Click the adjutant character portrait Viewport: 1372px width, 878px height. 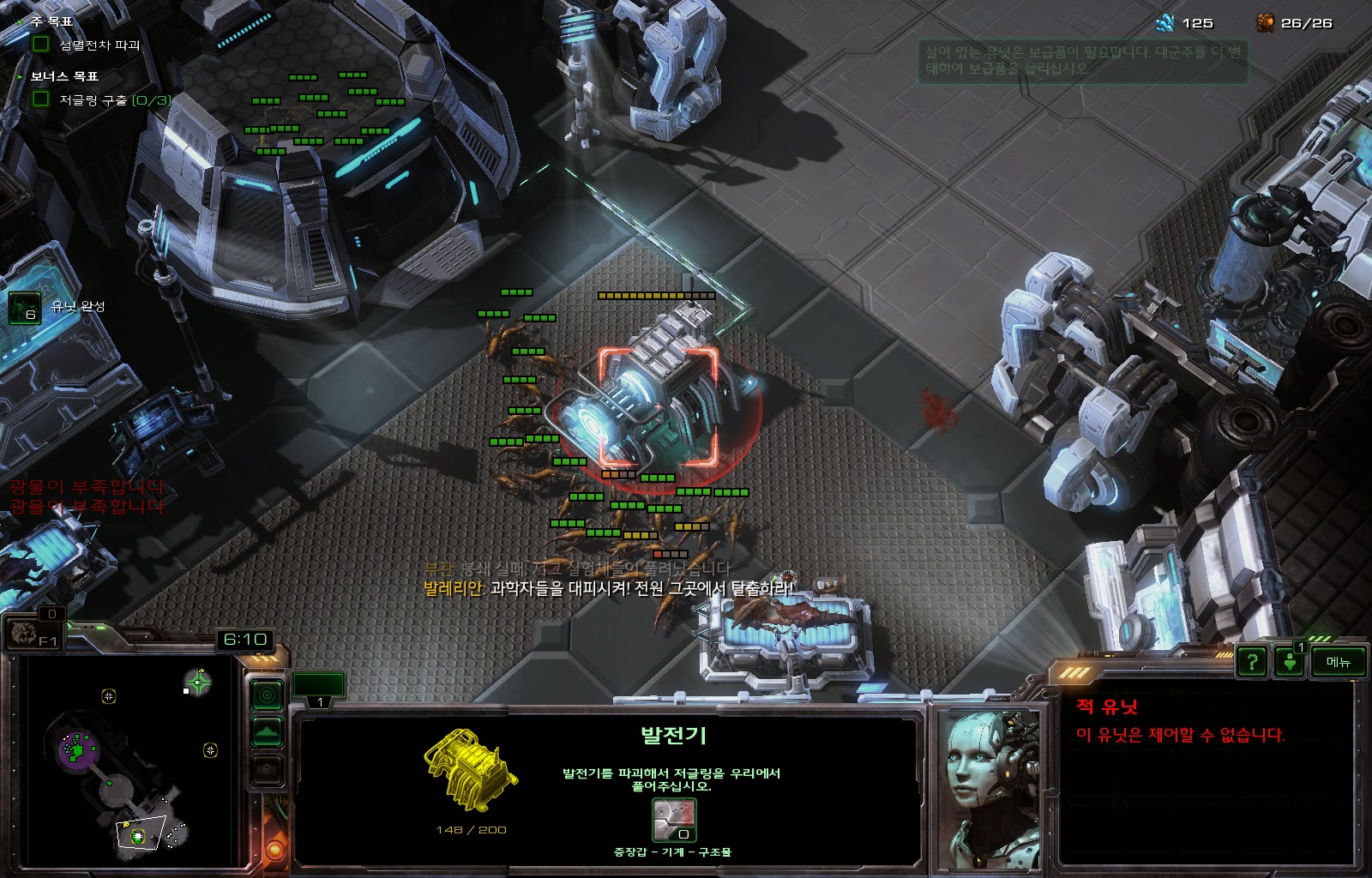(988, 787)
